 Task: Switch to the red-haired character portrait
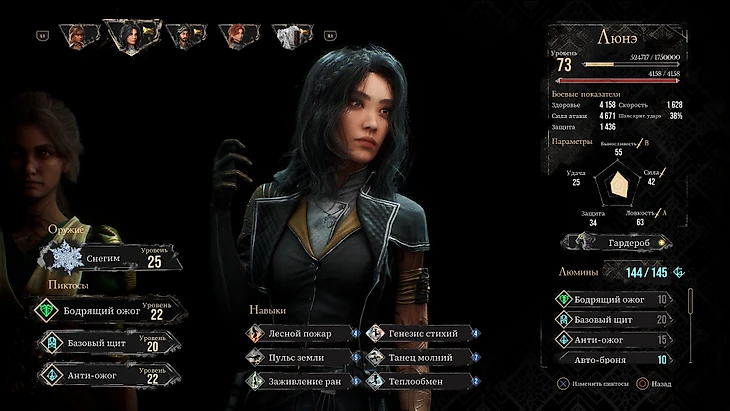236,36
